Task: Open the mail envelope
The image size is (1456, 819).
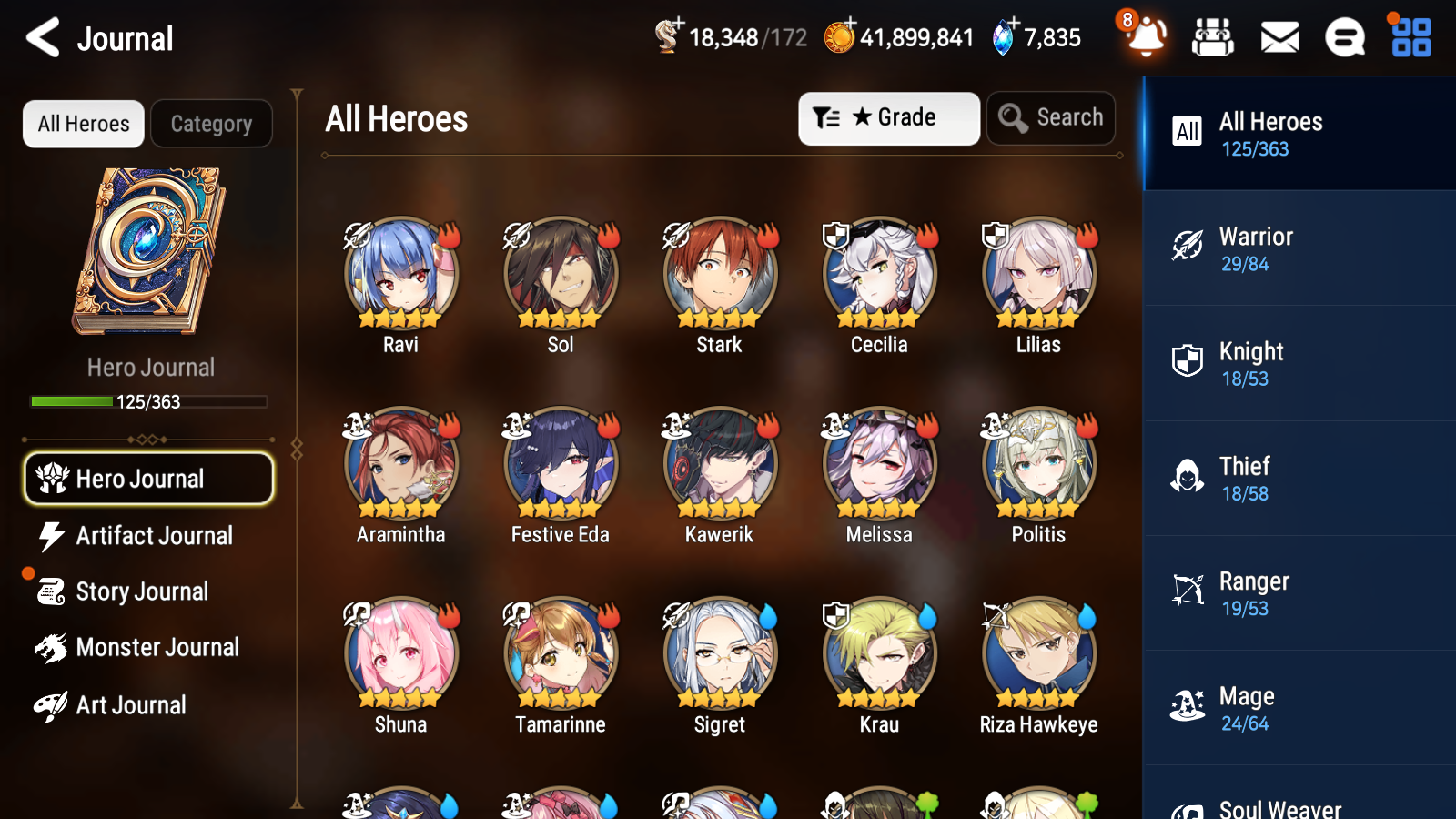Action: 1279,37
